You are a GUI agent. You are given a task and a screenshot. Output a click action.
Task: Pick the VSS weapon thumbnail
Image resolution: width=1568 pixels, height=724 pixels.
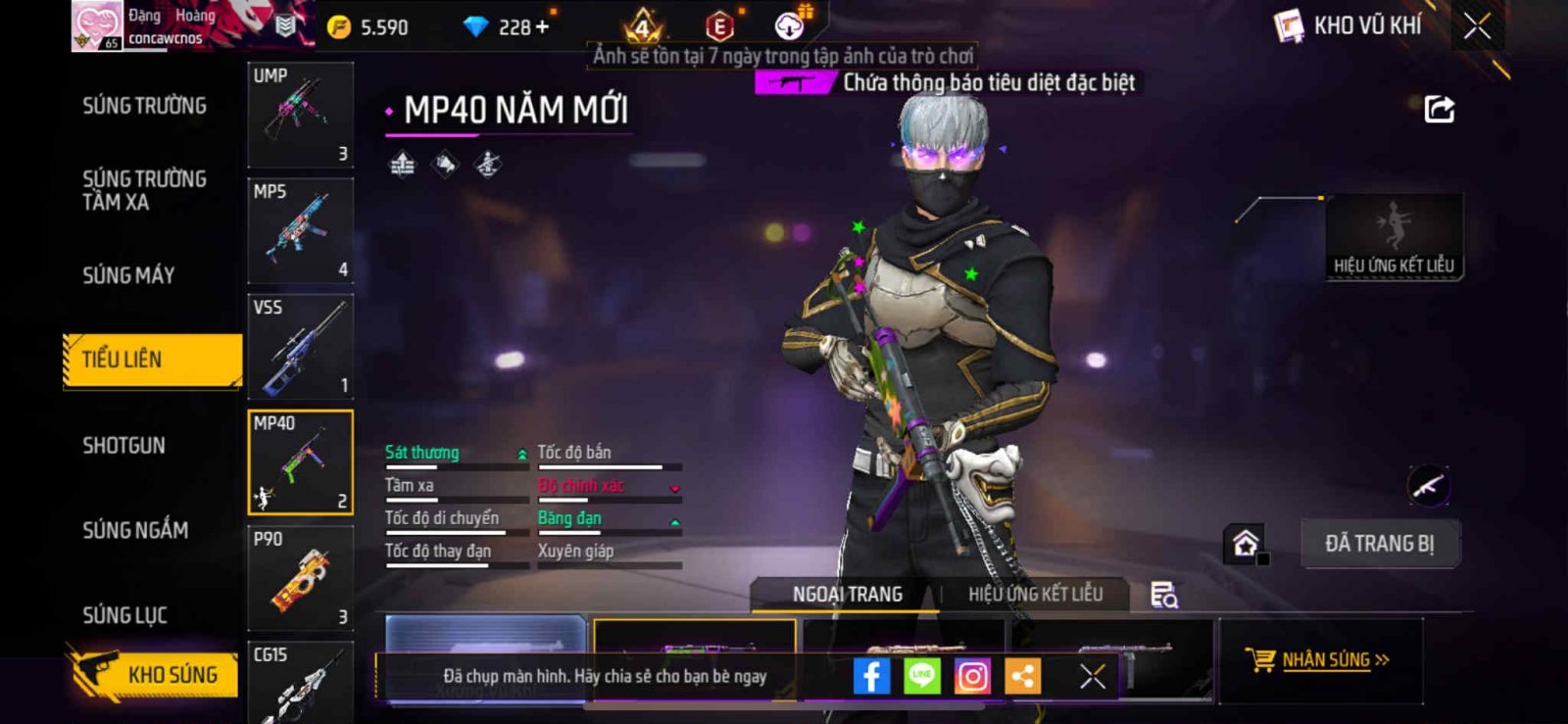300,346
